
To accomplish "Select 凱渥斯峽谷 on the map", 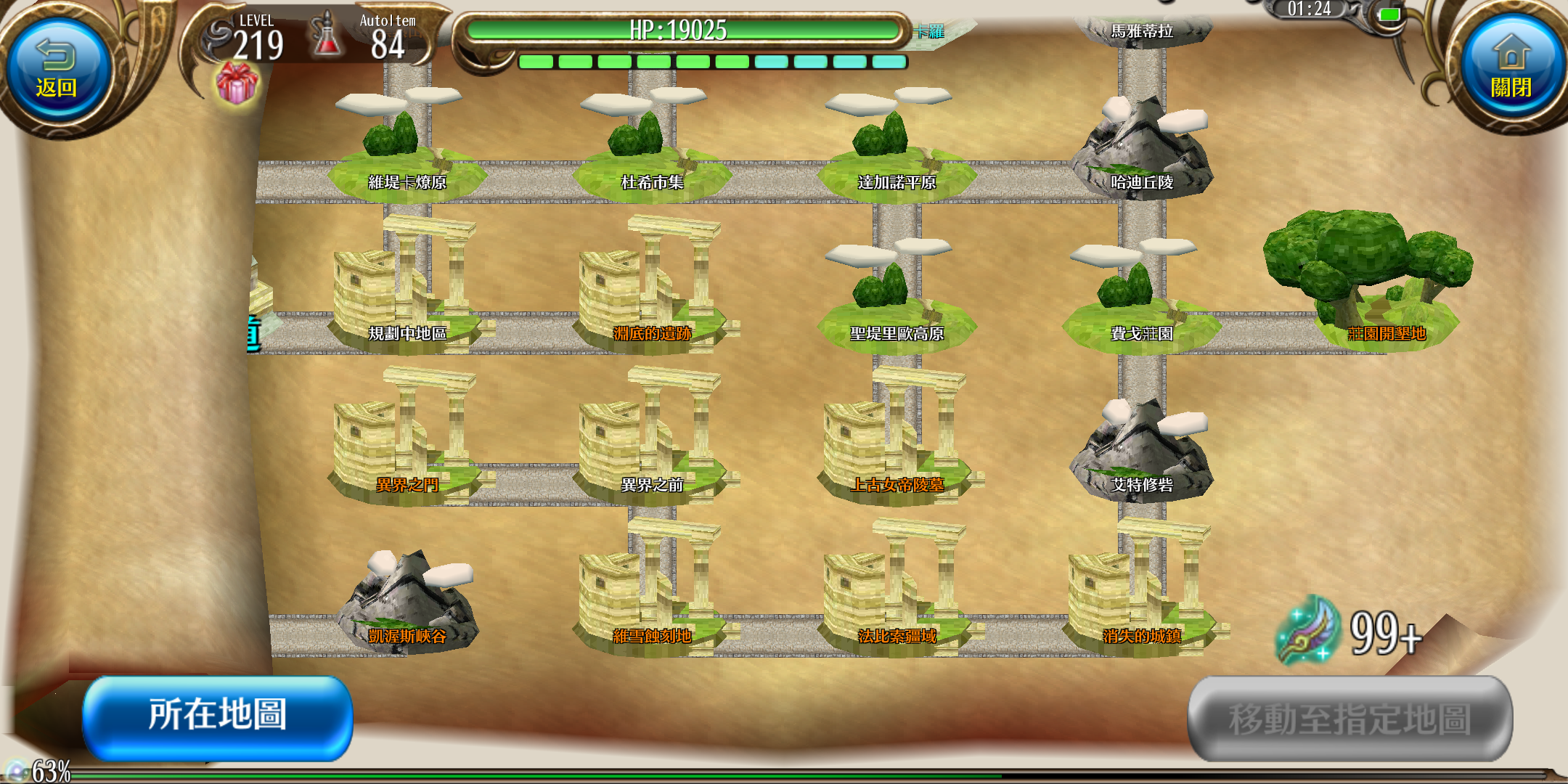I will pos(407,606).
